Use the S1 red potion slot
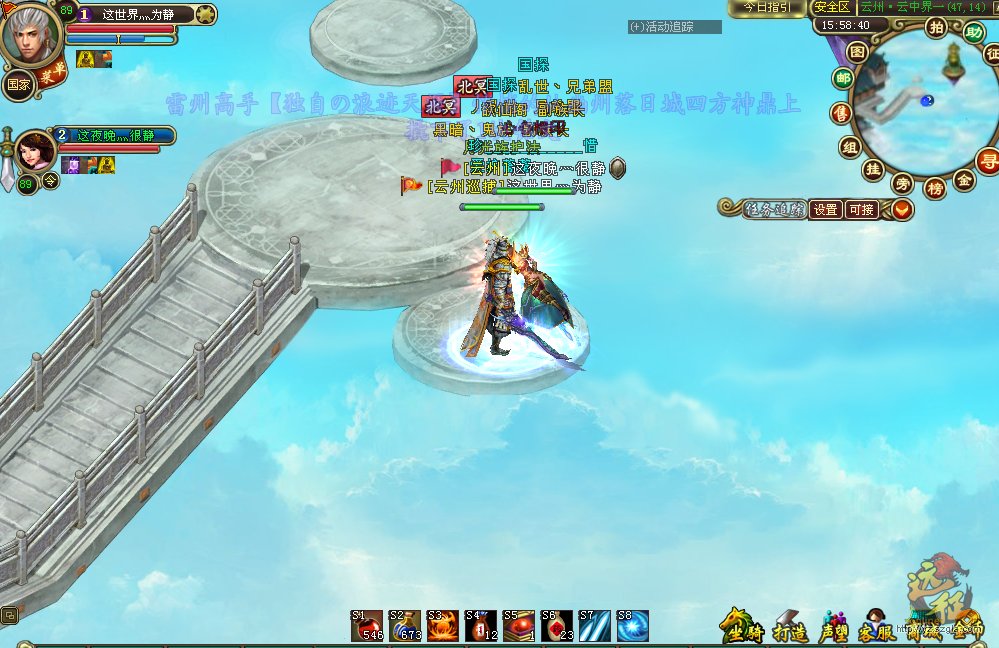999x648 pixels. [367, 626]
